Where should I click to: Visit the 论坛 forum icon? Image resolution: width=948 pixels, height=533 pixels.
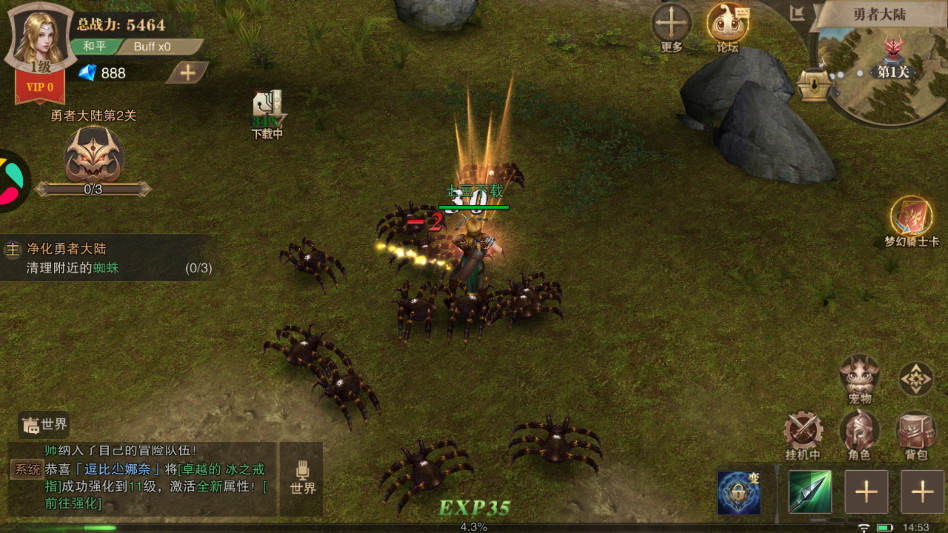click(x=727, y=25)
